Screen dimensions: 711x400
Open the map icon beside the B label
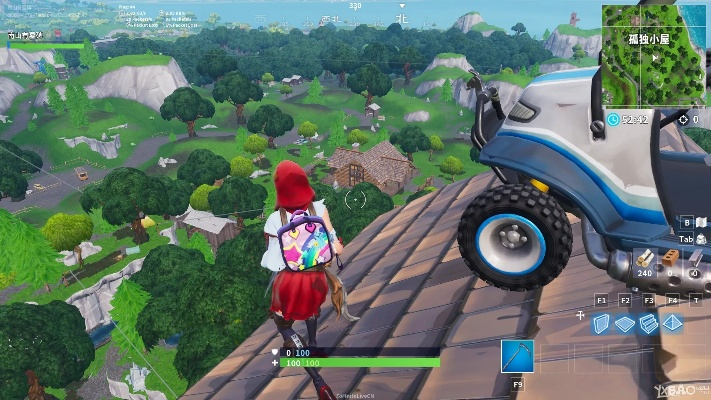[x=700, y=222]
